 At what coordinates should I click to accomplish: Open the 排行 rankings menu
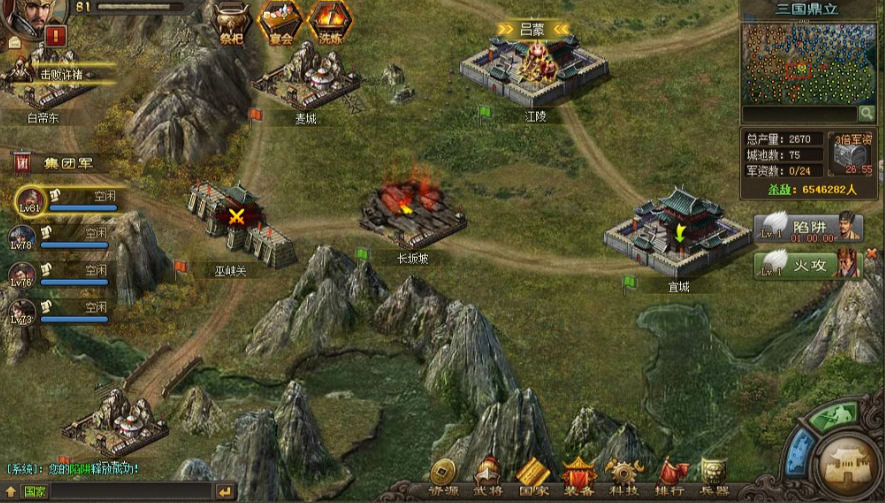[x=670, y=477]
